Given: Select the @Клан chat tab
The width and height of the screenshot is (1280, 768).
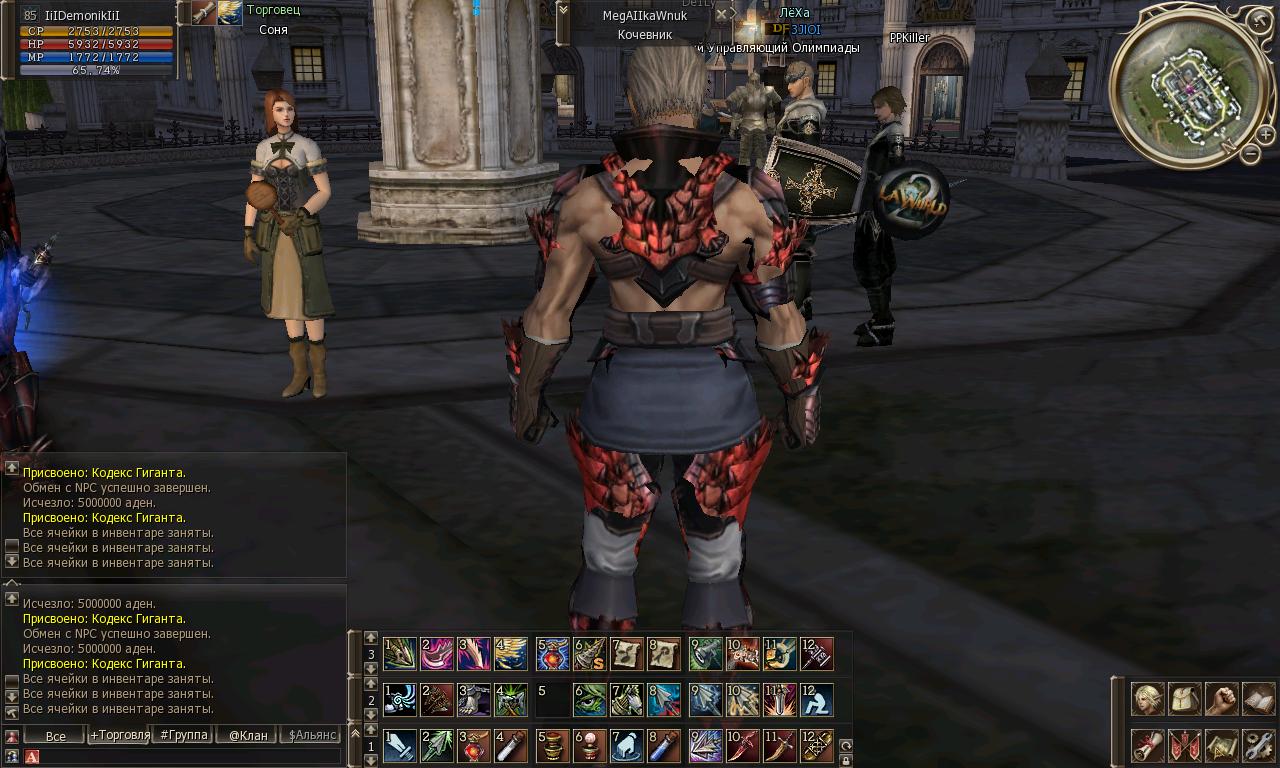Looking at the screenshot, I should coord(247,735).
